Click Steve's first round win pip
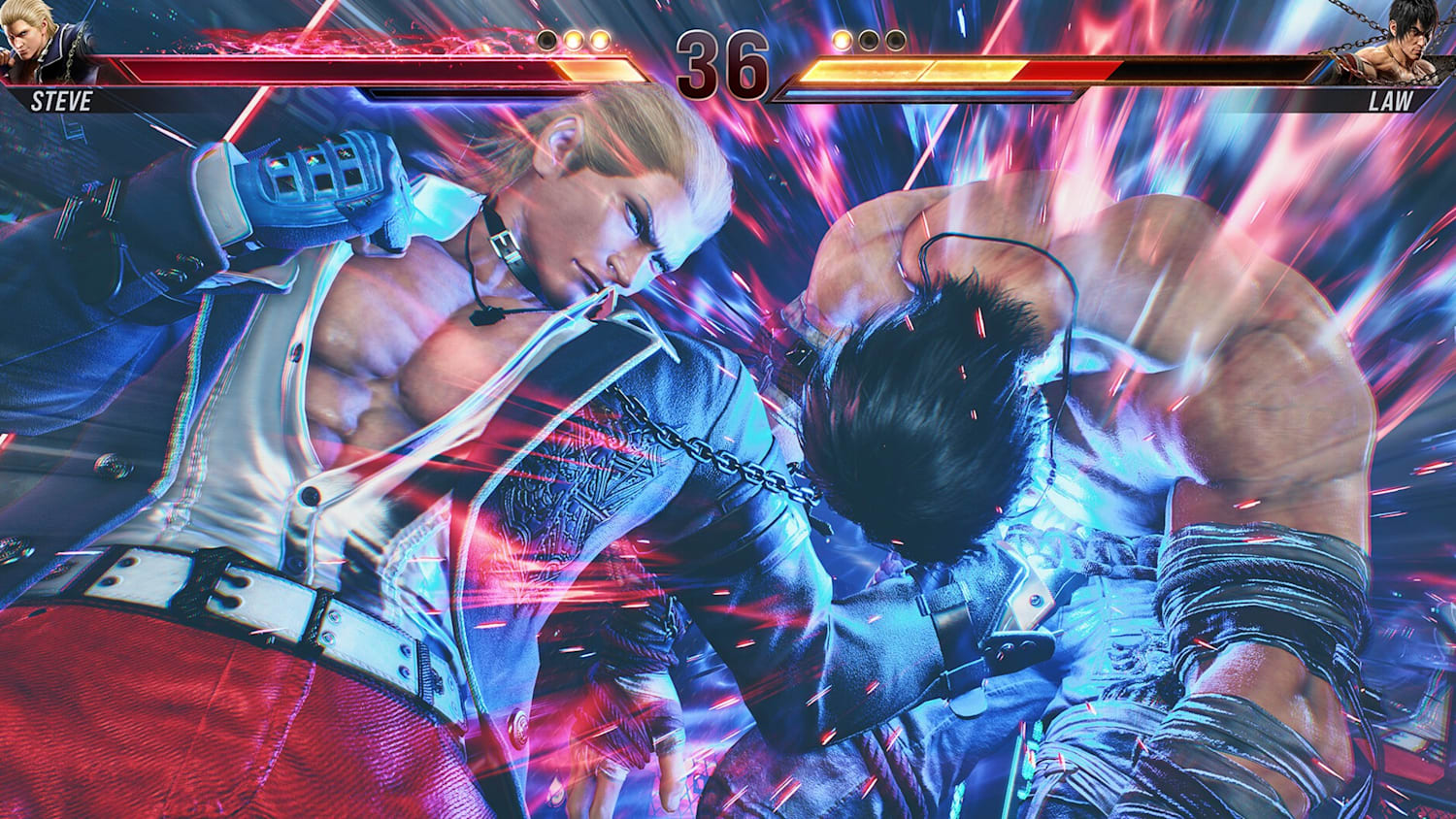 click(x=573, y=41)
